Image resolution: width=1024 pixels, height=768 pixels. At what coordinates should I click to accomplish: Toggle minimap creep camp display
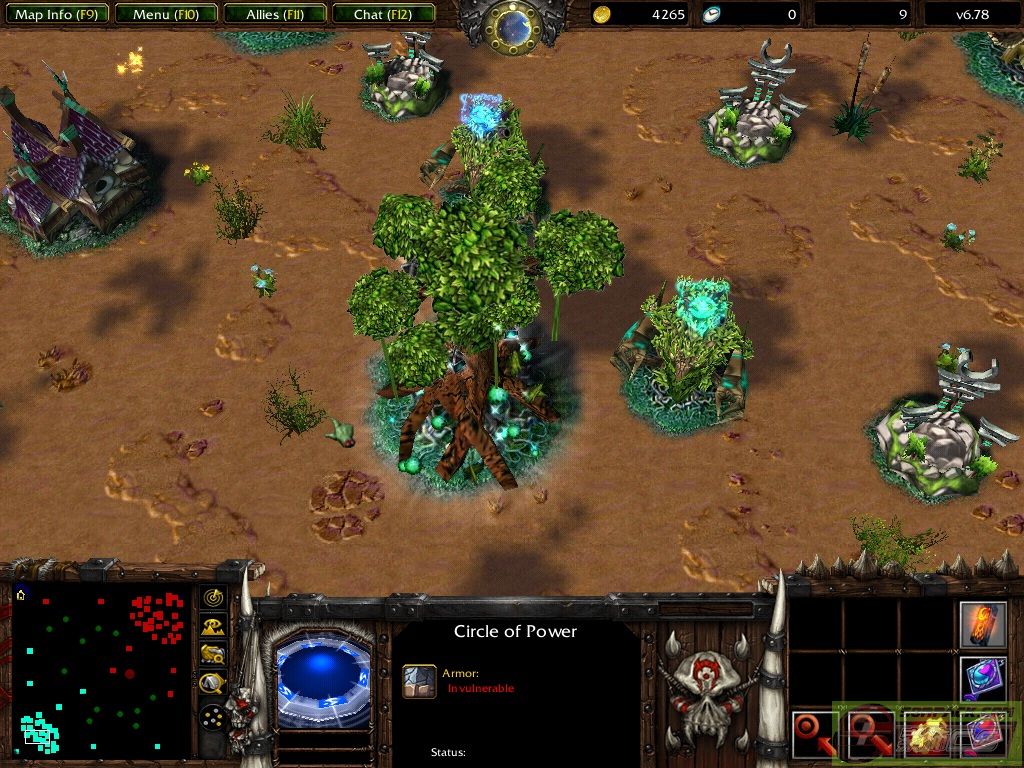[212, 684]
